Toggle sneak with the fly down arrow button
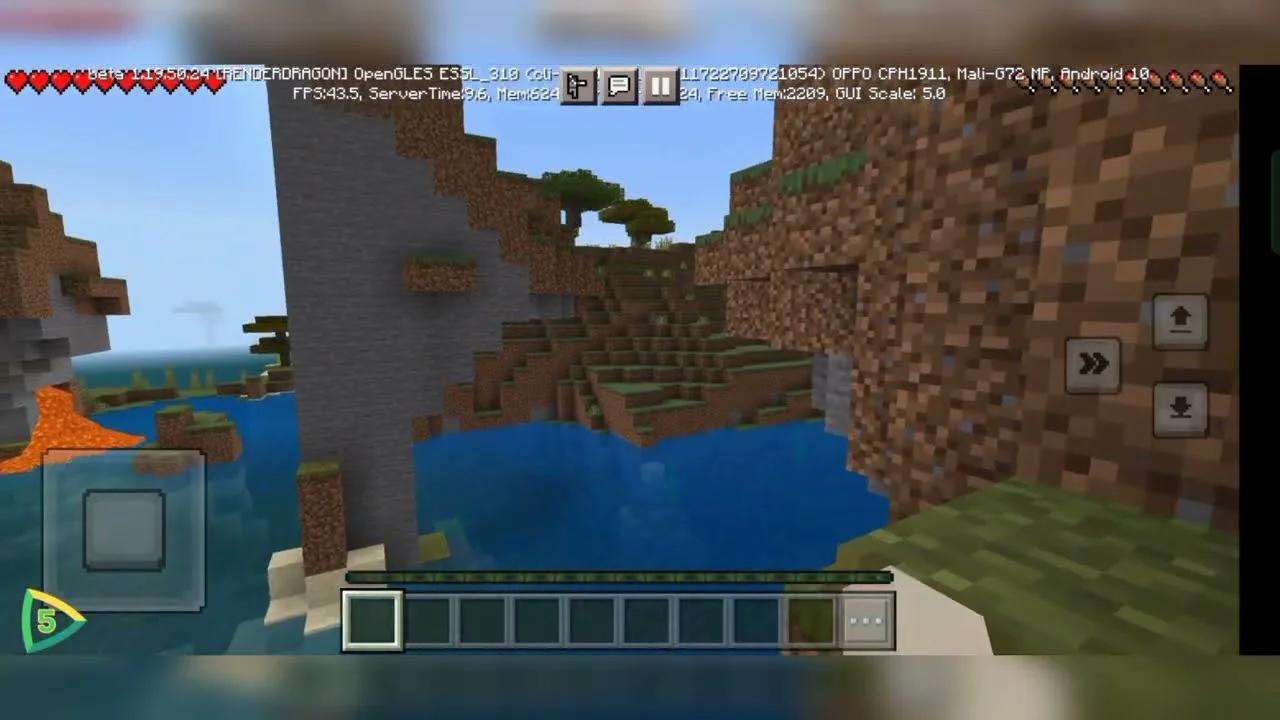Viewport: 1280px width, 720px height. coord(1180,410)
